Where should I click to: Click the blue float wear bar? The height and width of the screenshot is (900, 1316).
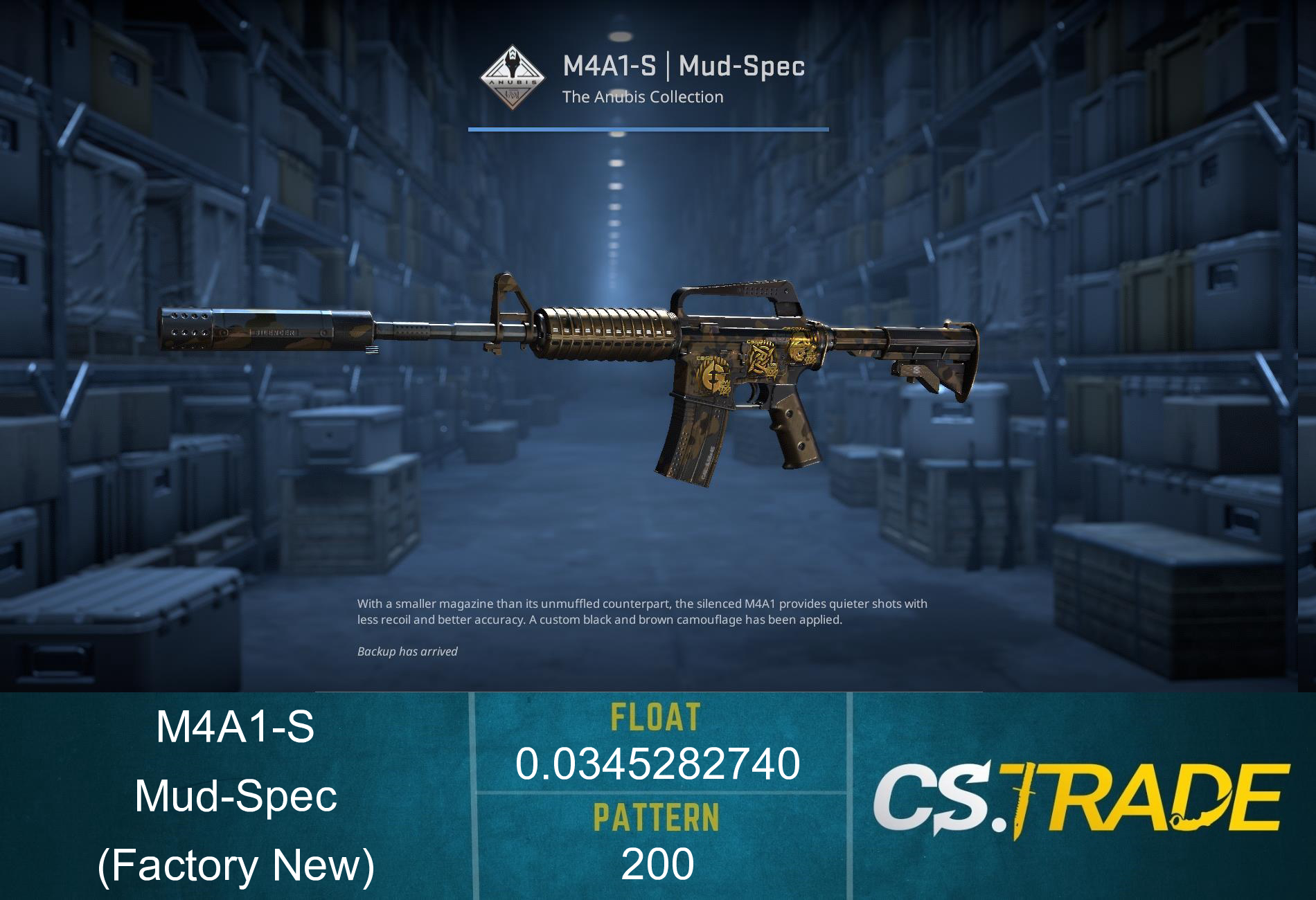coord(649,129)
